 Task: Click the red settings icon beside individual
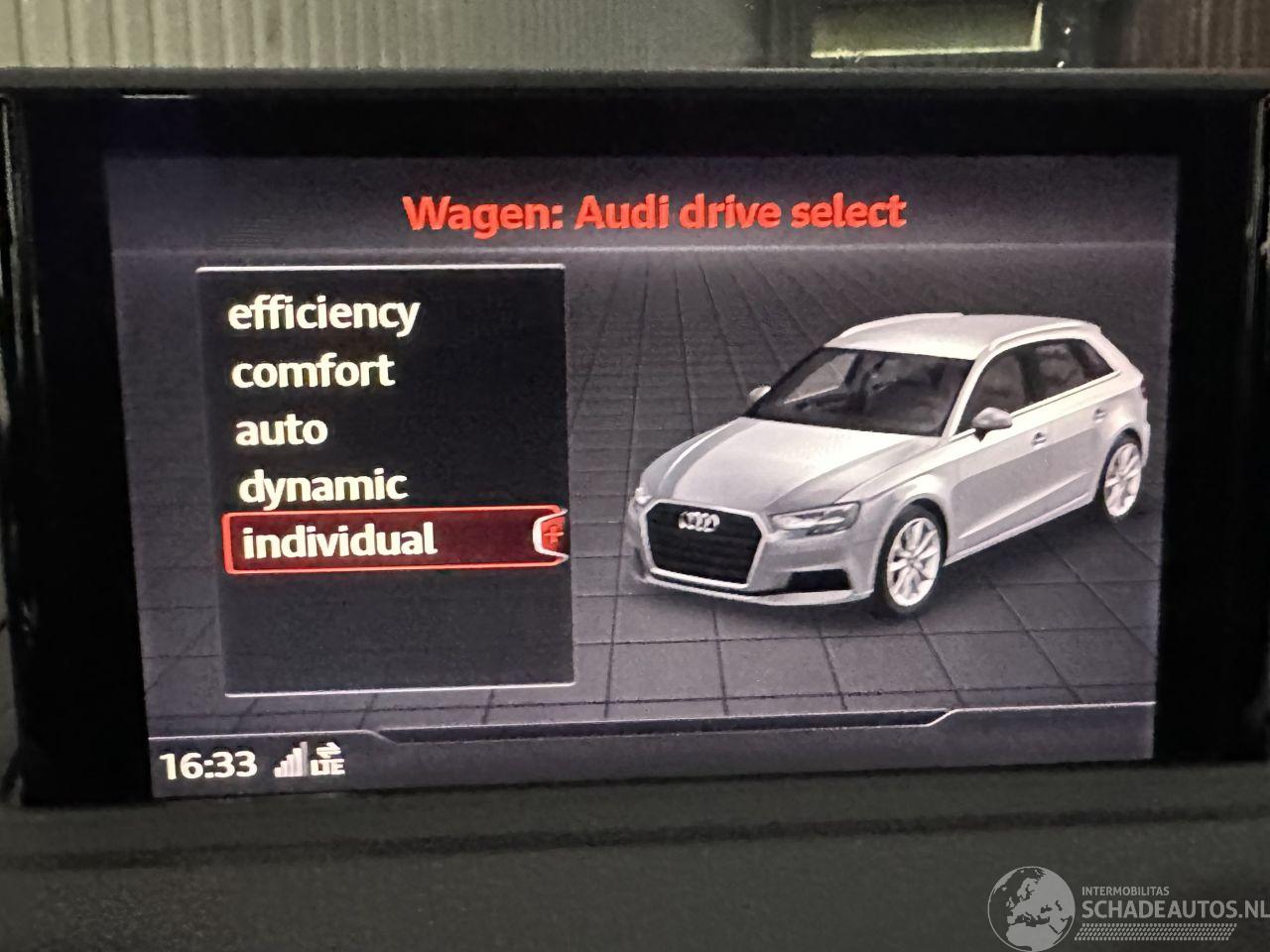pos(553,536)
